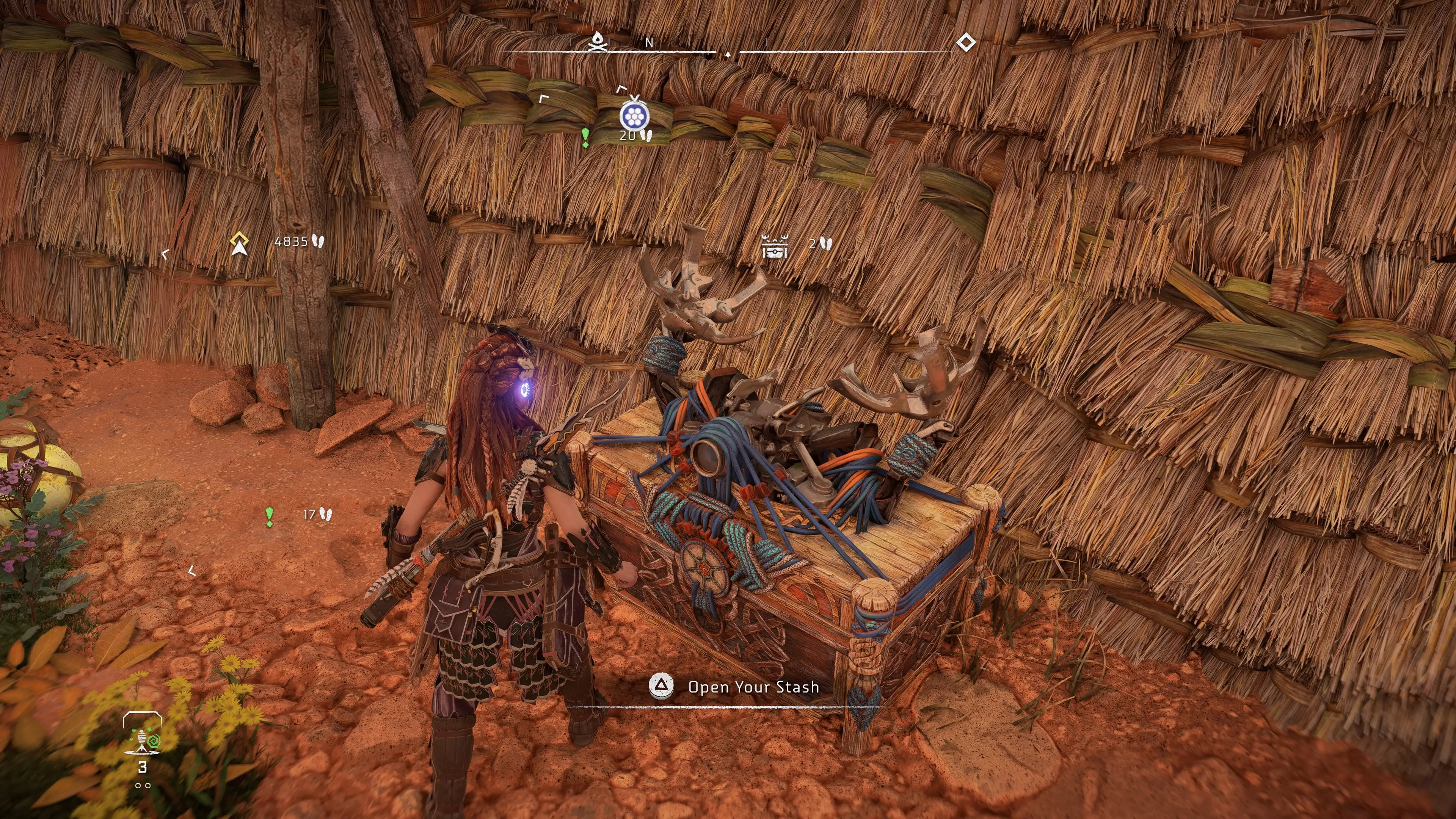The height and width of the screenshot is (819, 1456).
Task: Click the green exclamation marker 17 paces away
Action: 270,516
